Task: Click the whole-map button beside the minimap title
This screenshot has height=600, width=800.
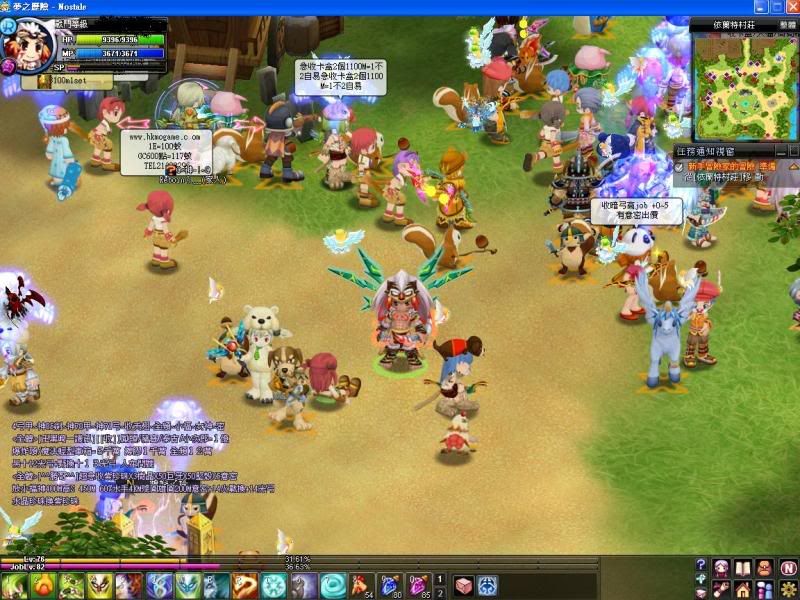Action: pos(788,24)
